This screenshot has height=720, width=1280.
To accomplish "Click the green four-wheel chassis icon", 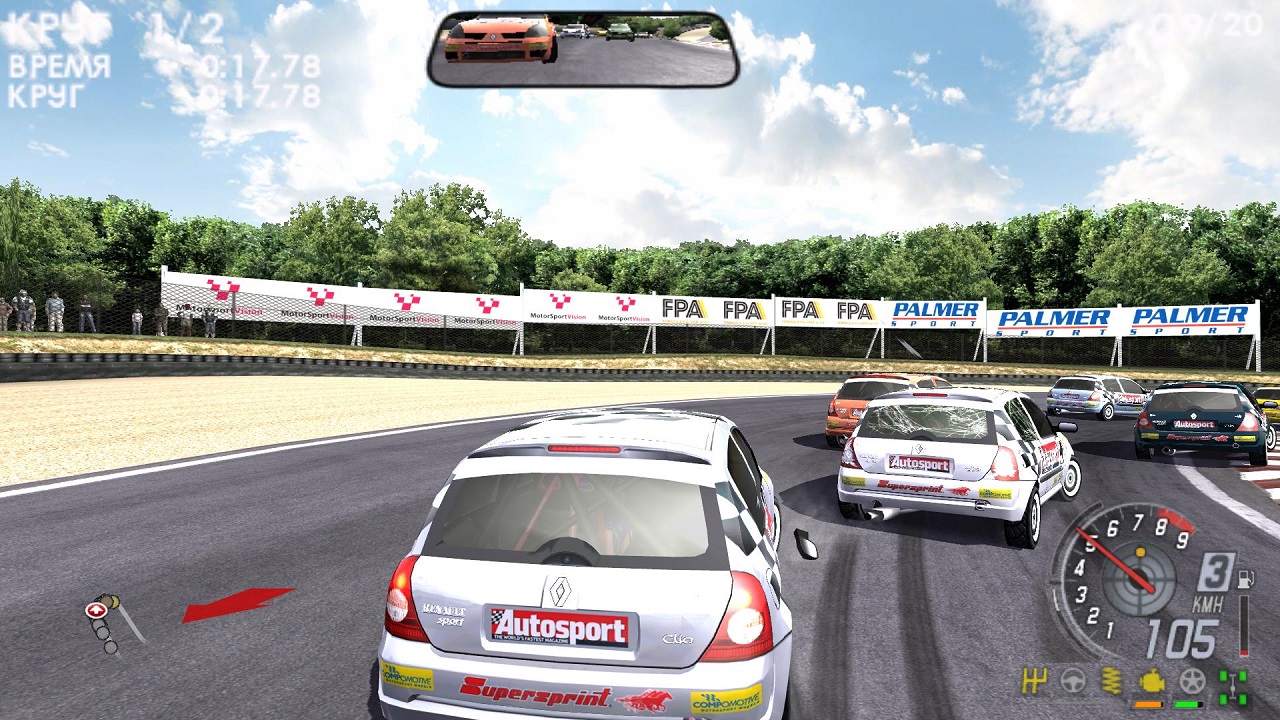I will [x=1233, y=686].
